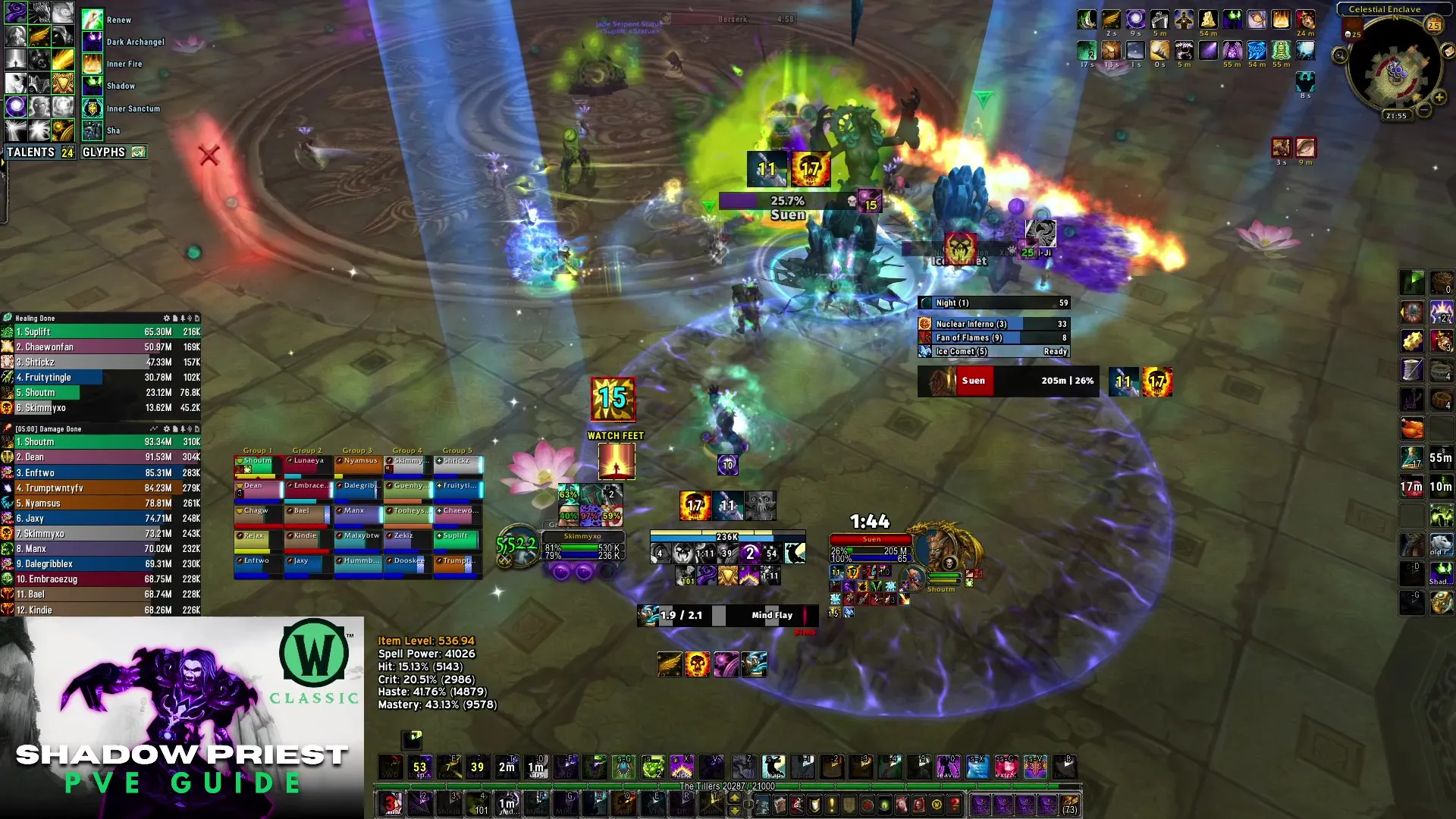Open the GLYPHS panel
Viewport: 1456px width, 819px height.
pos(112,152)
